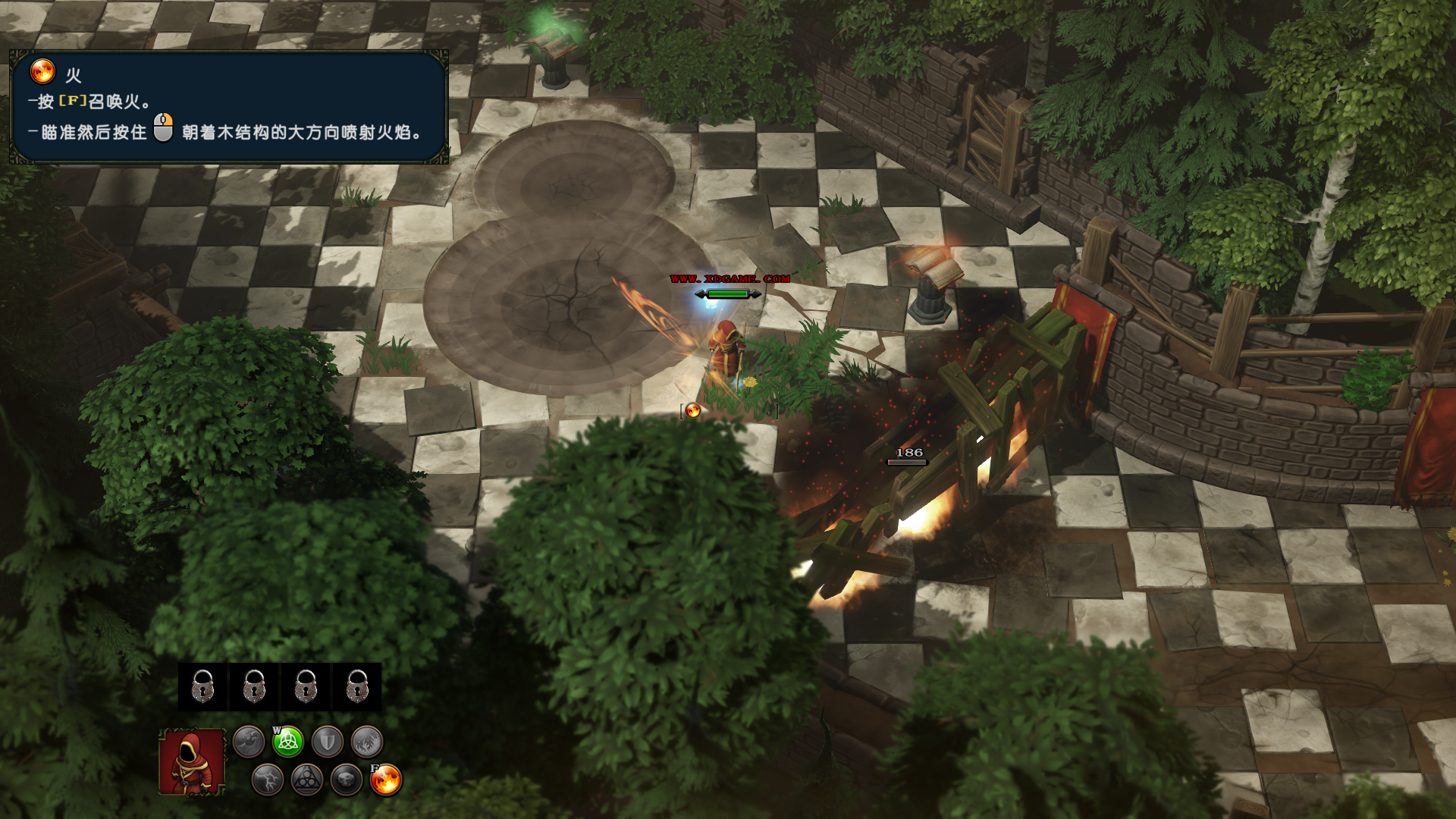Choose the green Life element orb

[288, 742]
